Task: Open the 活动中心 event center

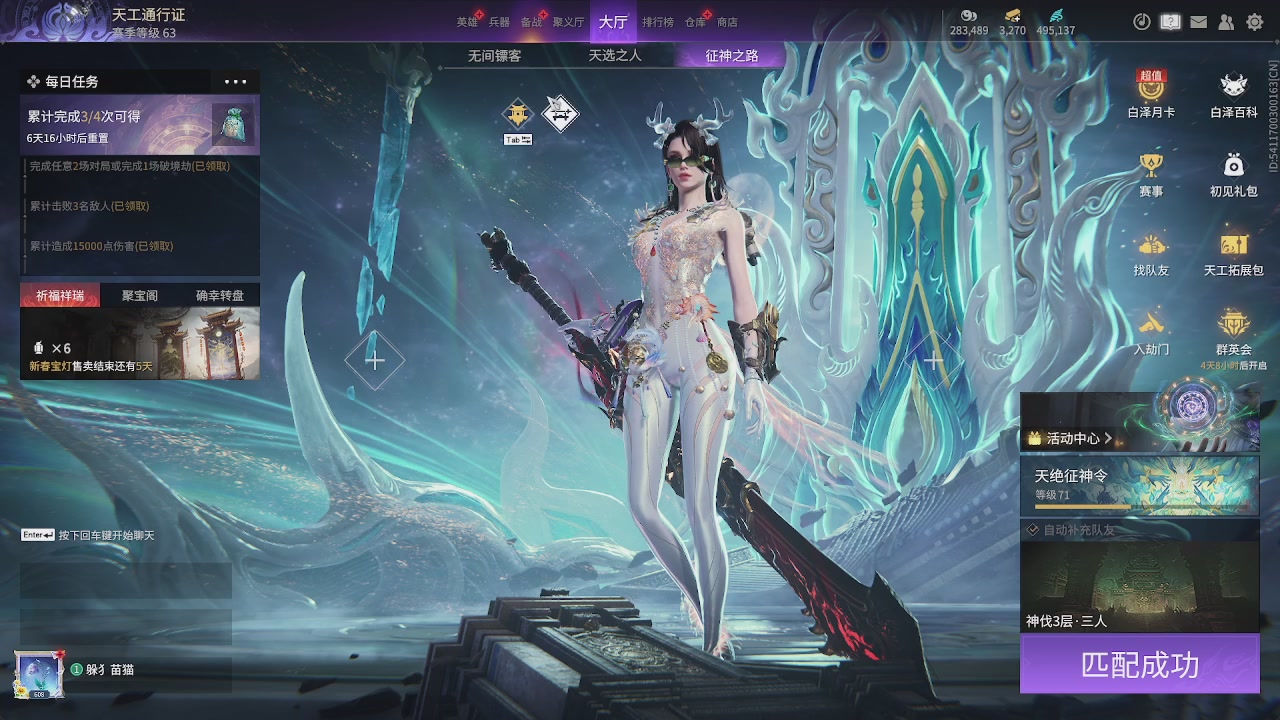Action: [x=1070, y=438]
